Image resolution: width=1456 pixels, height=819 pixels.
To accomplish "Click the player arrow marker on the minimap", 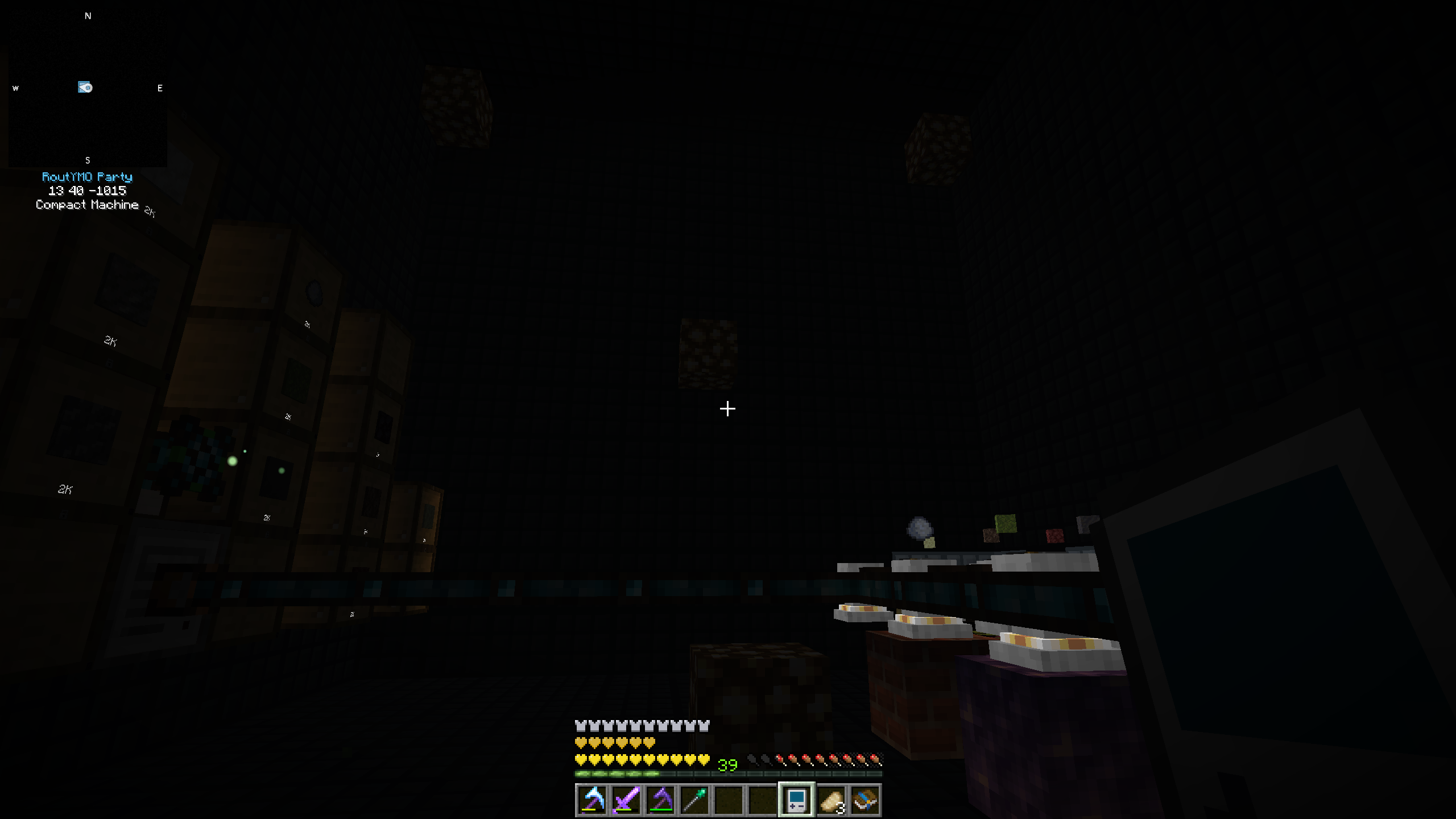I will 85,87.
